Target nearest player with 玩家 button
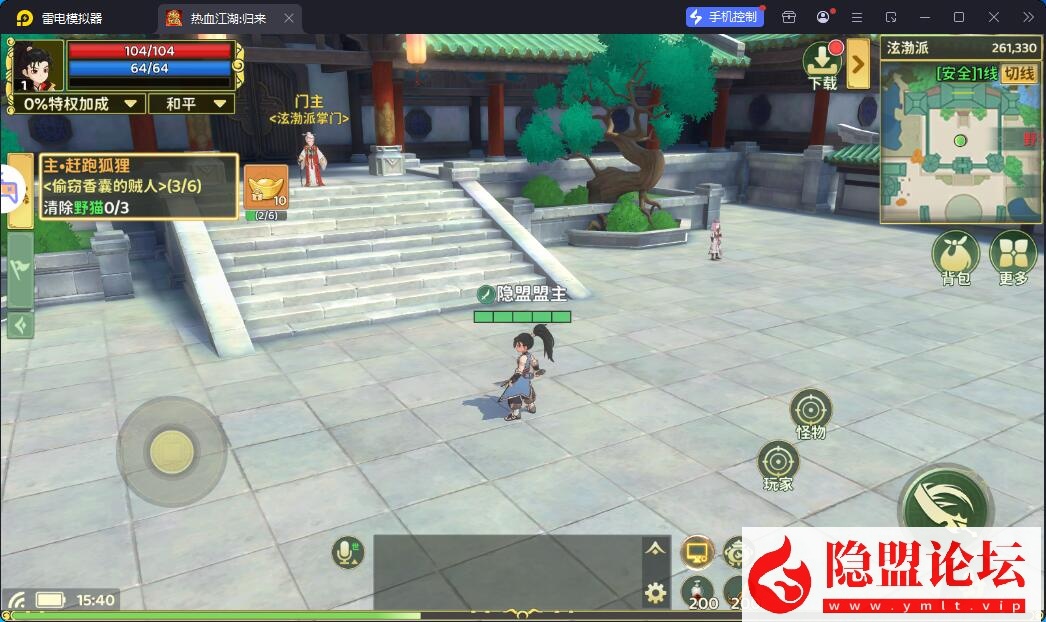The height and width of the screenshot is (622, 1046). (778, 463)
